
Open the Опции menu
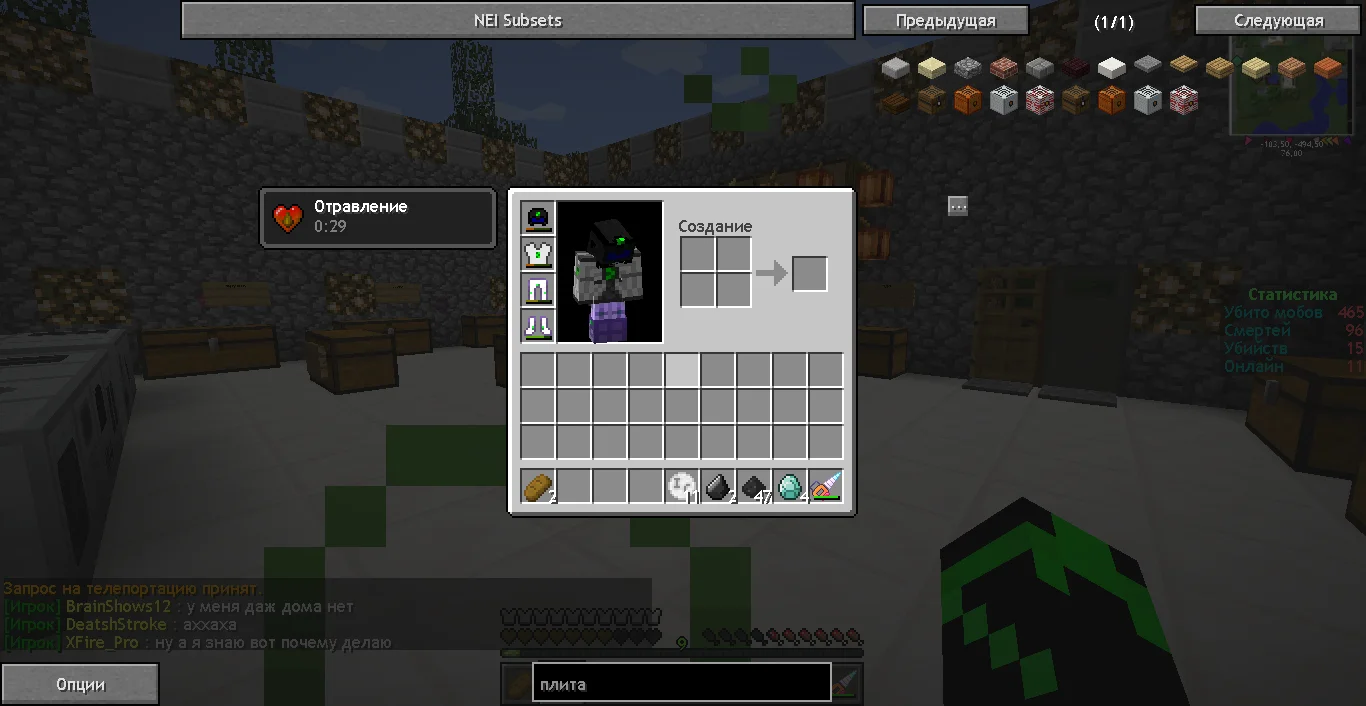(x=80, y=685)
